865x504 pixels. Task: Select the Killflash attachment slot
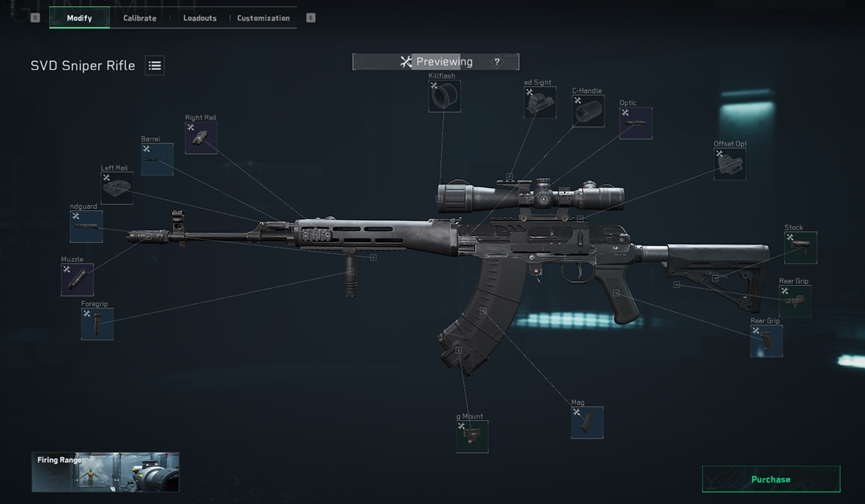point(444,96)
